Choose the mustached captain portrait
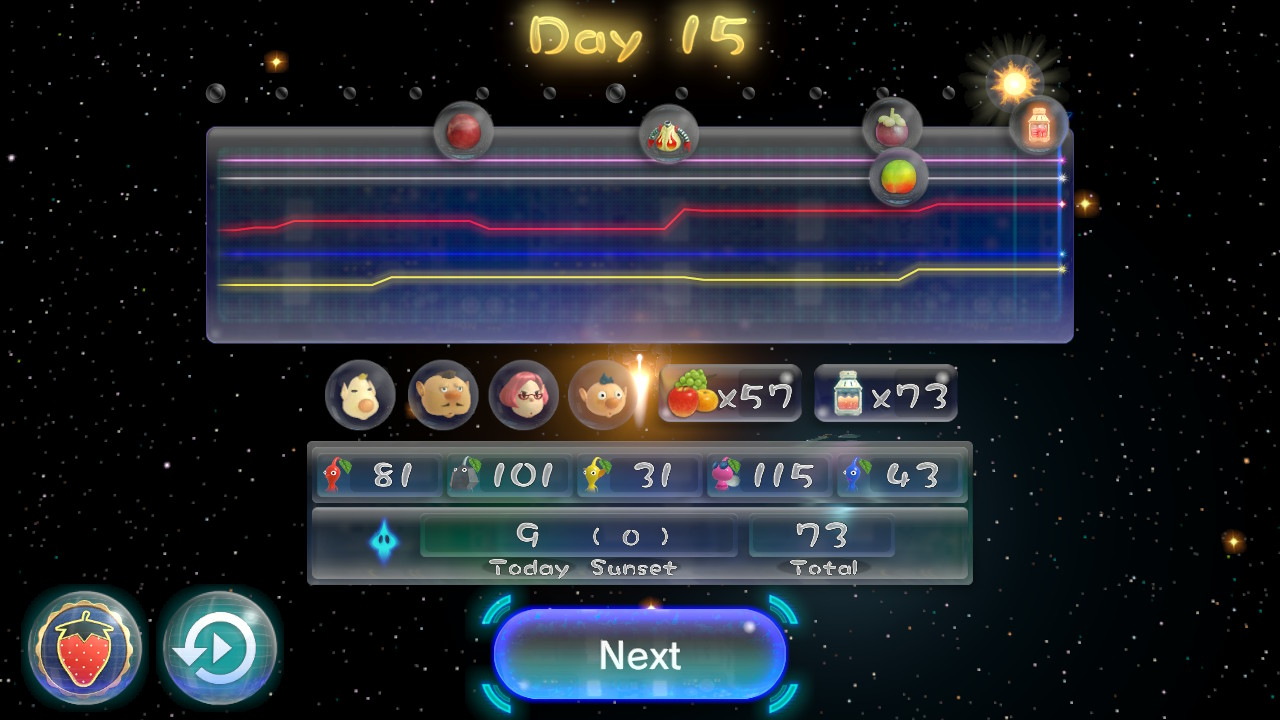This screenshot has width=1280, height=720. click(x=442, y=395)
